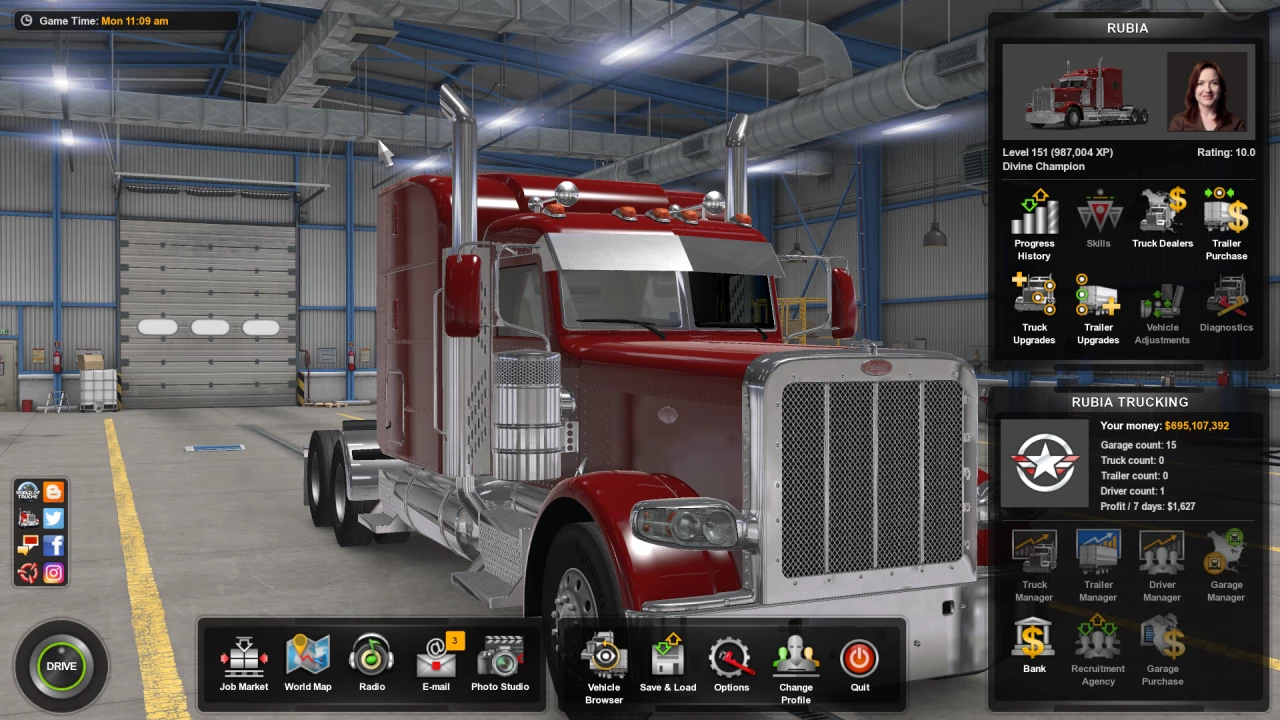This screenshot has height=720, width=1280.
Task: Open the Bank
Action: tap(1034, 645)
